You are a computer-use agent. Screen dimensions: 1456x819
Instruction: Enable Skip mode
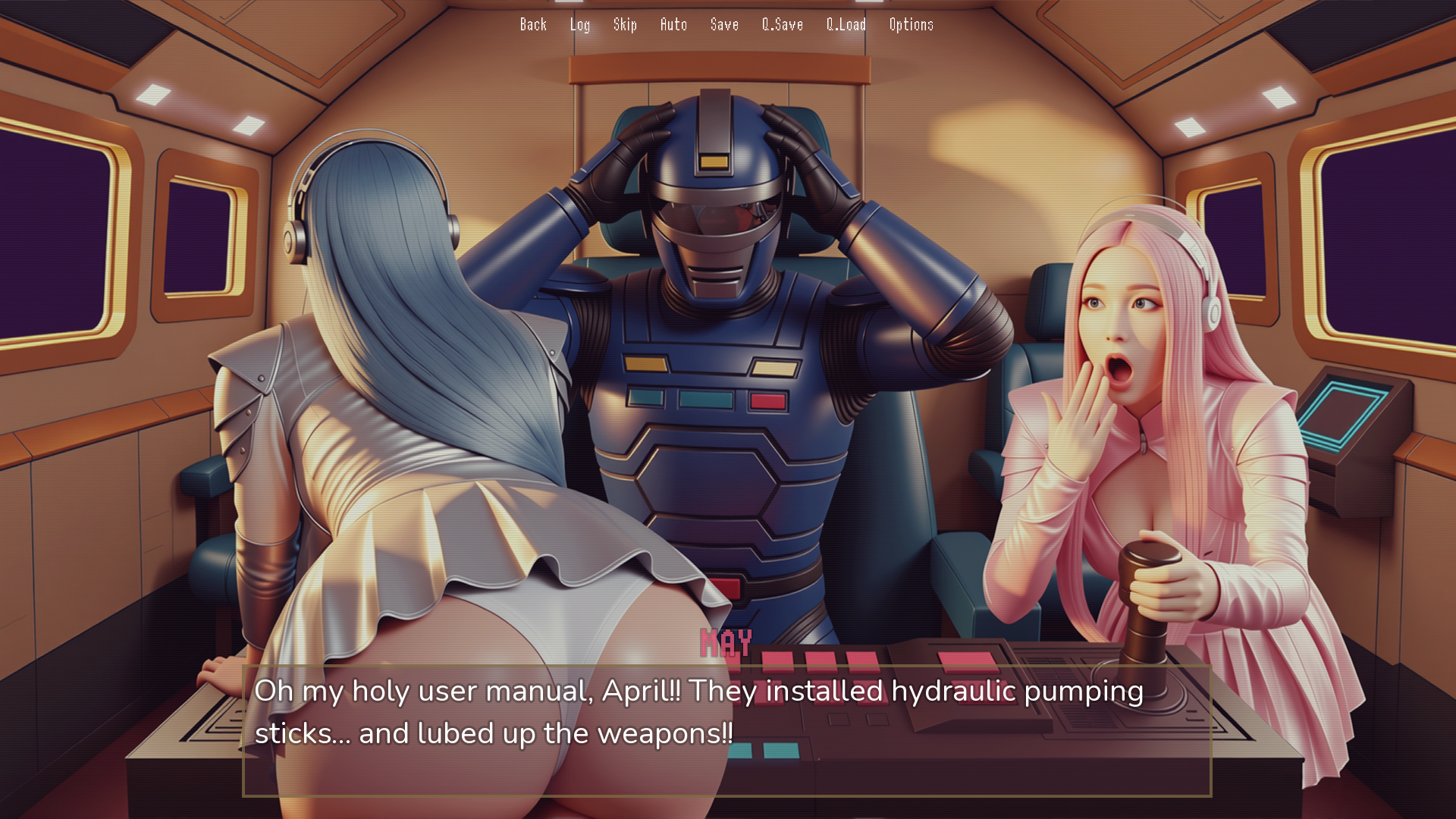[626, 24]
